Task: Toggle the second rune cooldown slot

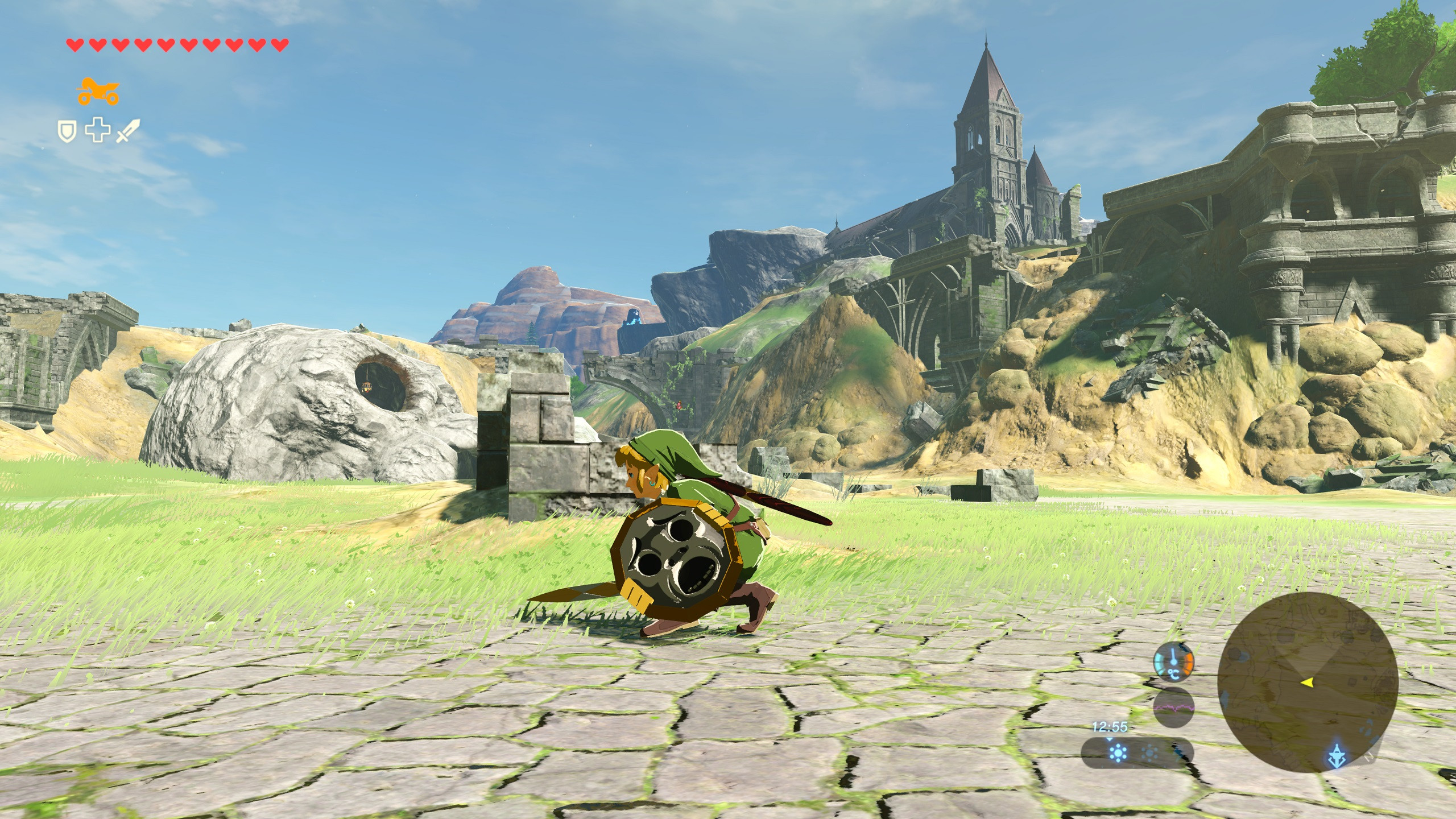Action: click(1149, 754)
